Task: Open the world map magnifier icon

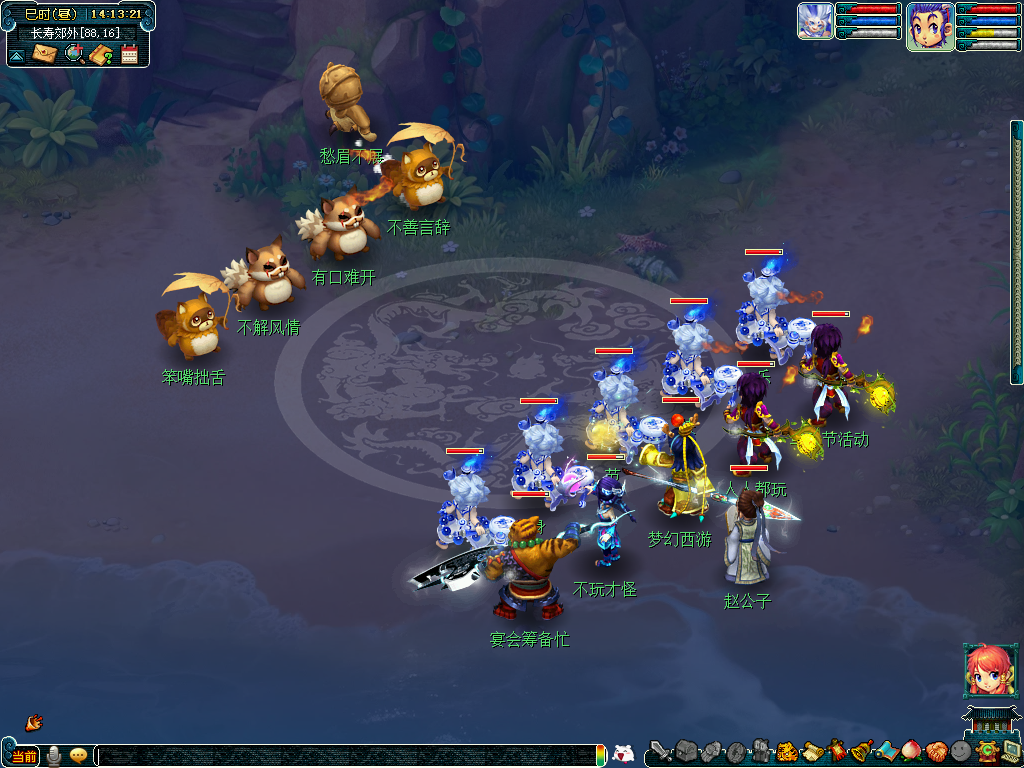Action: coord(74,53)
